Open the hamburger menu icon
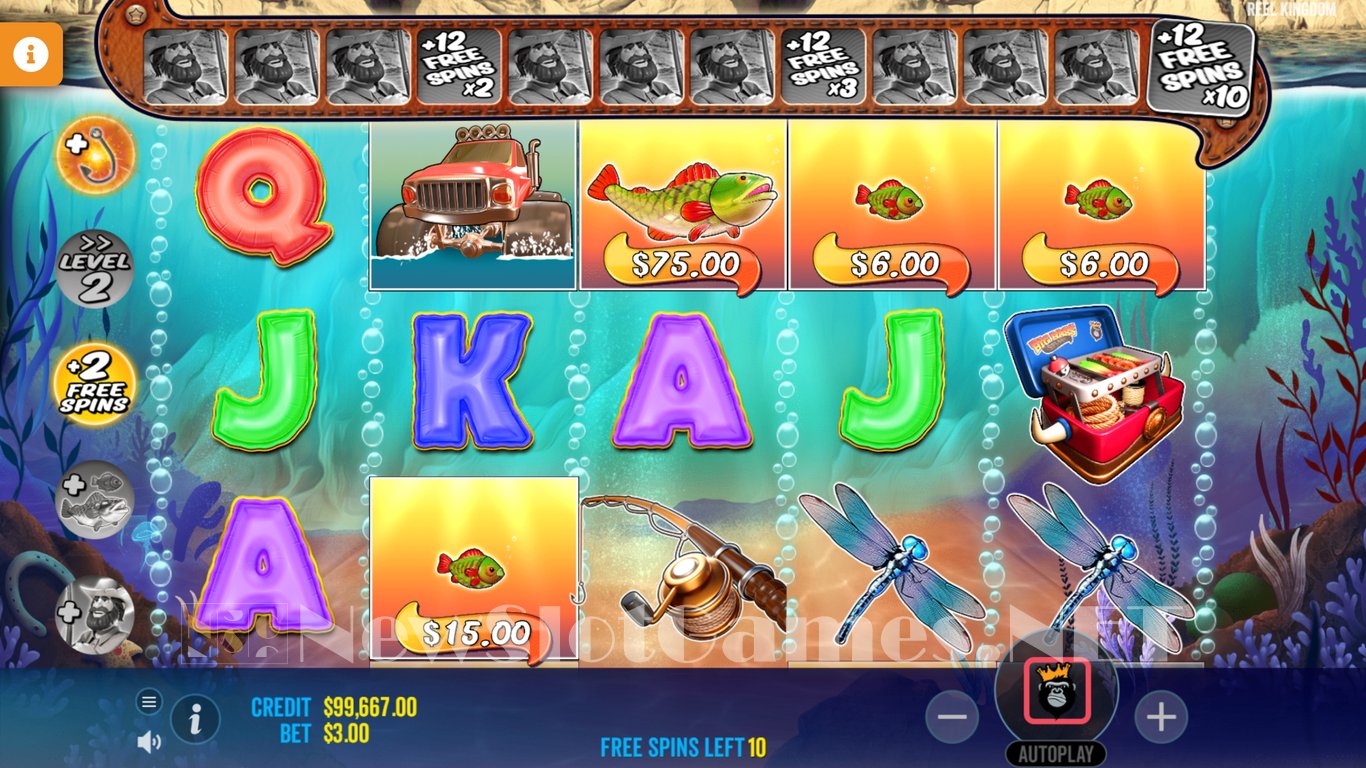Image resolution: width=1366 pixels, height=768 pixels. tap(149, 702)
